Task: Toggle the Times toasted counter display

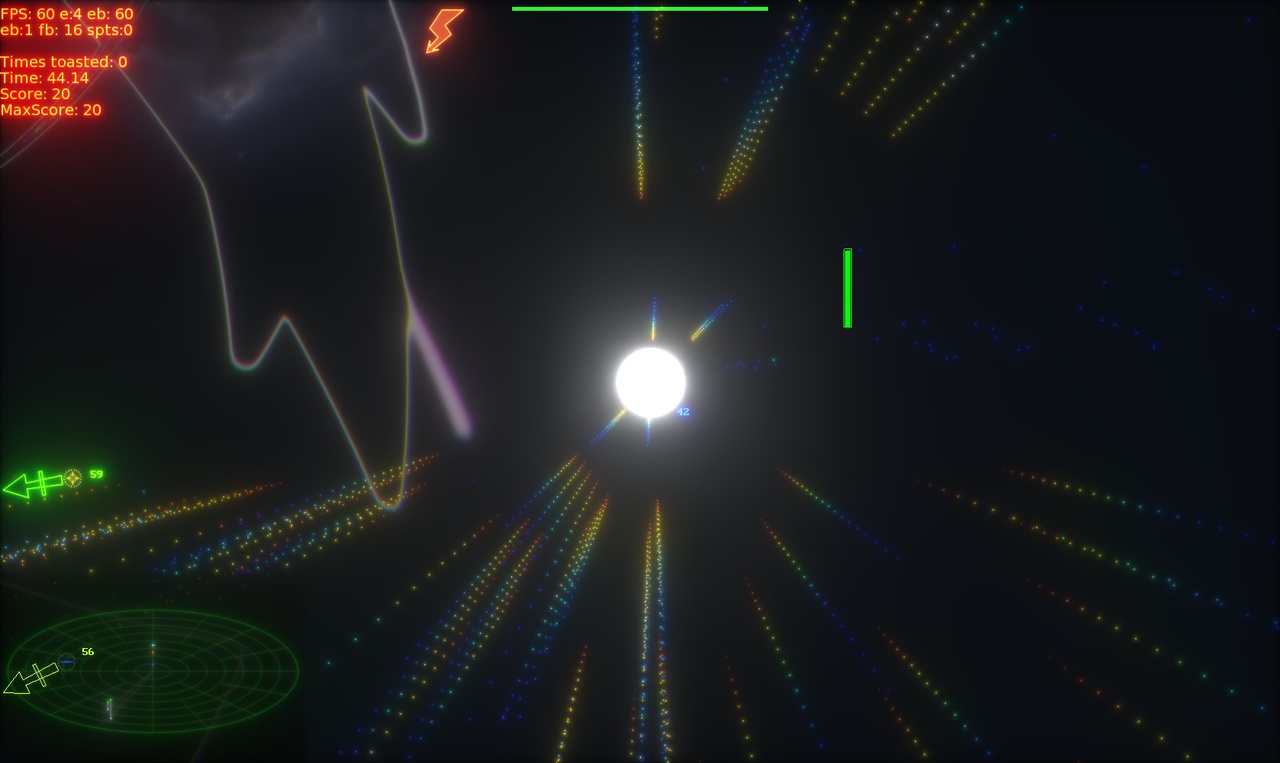Action: (63, 61)
